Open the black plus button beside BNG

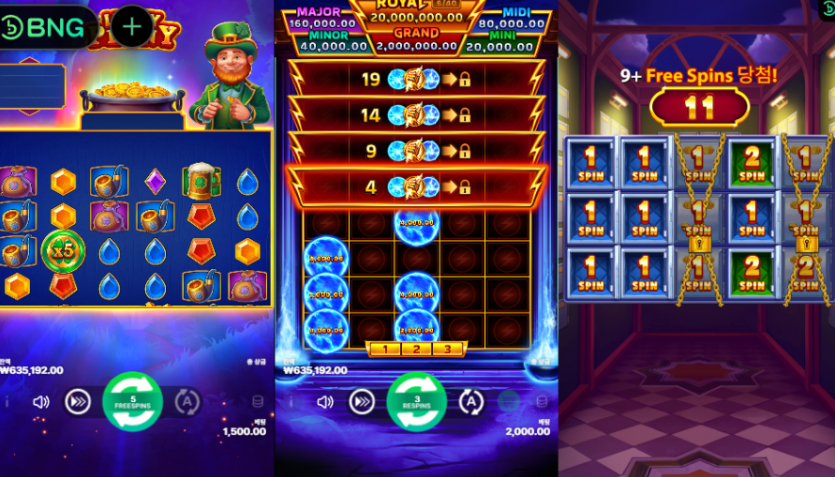tap(132, 27)
